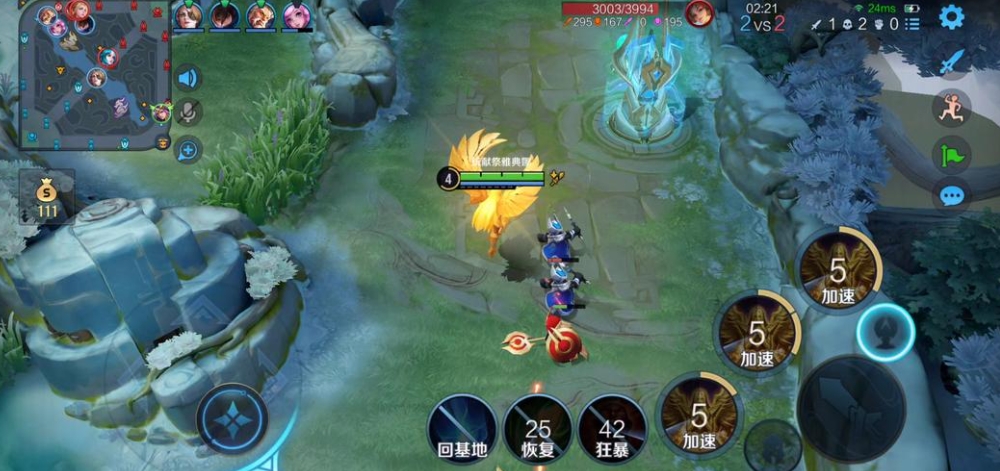Tap the large basic attack button

[x=851, y=408]
